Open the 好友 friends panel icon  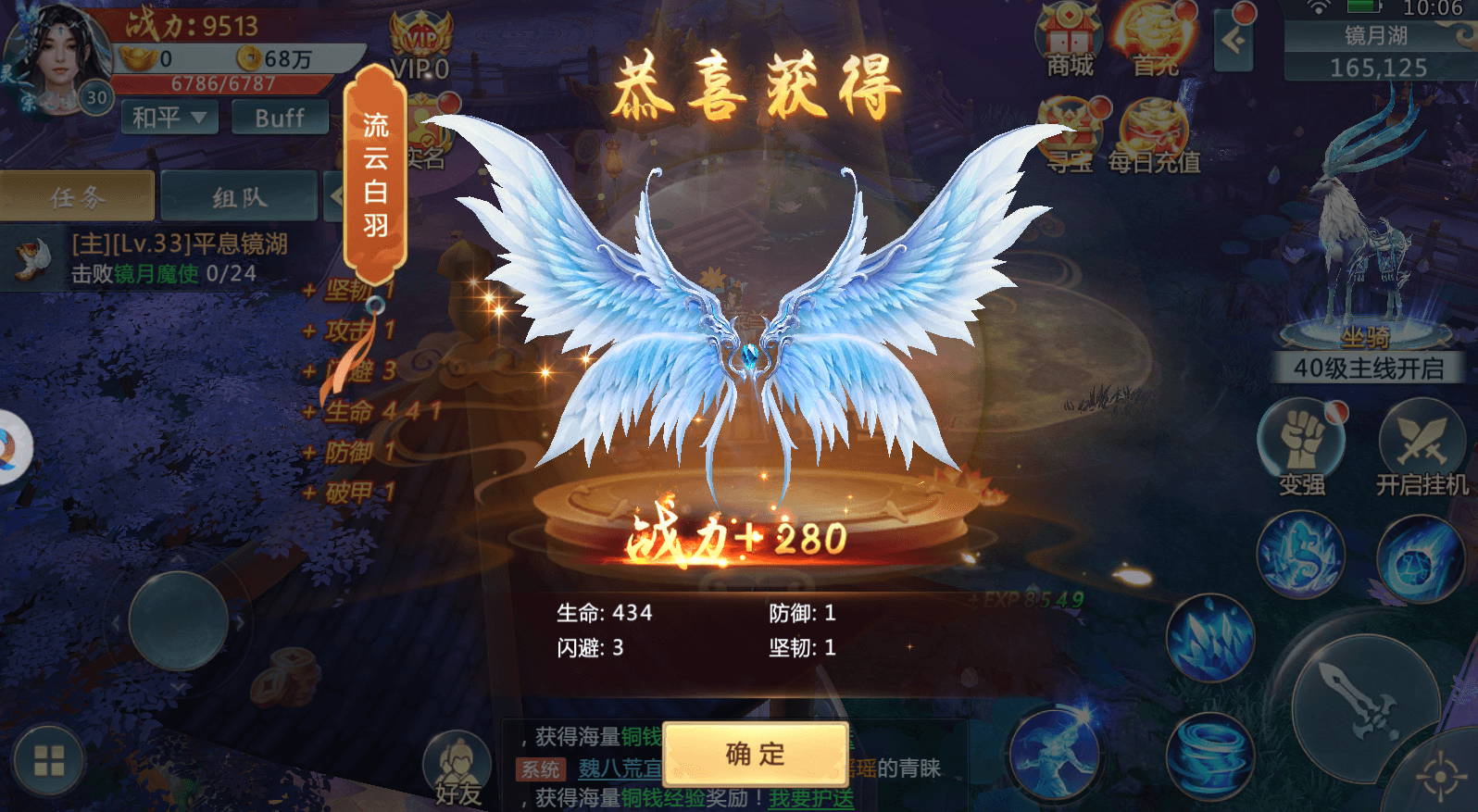pos(457,759)
